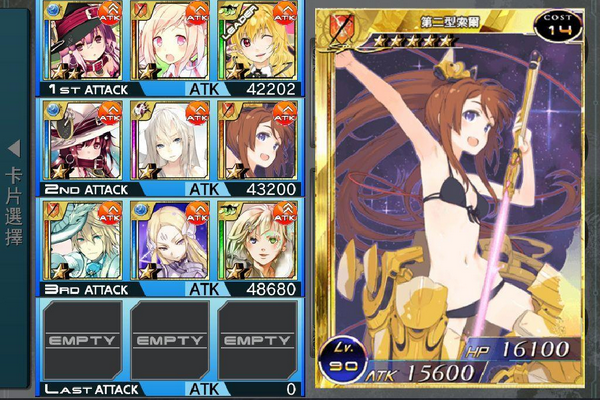Choose the pale blonde girl with pink eyes card
600x400 pixels.
[170, 42]
